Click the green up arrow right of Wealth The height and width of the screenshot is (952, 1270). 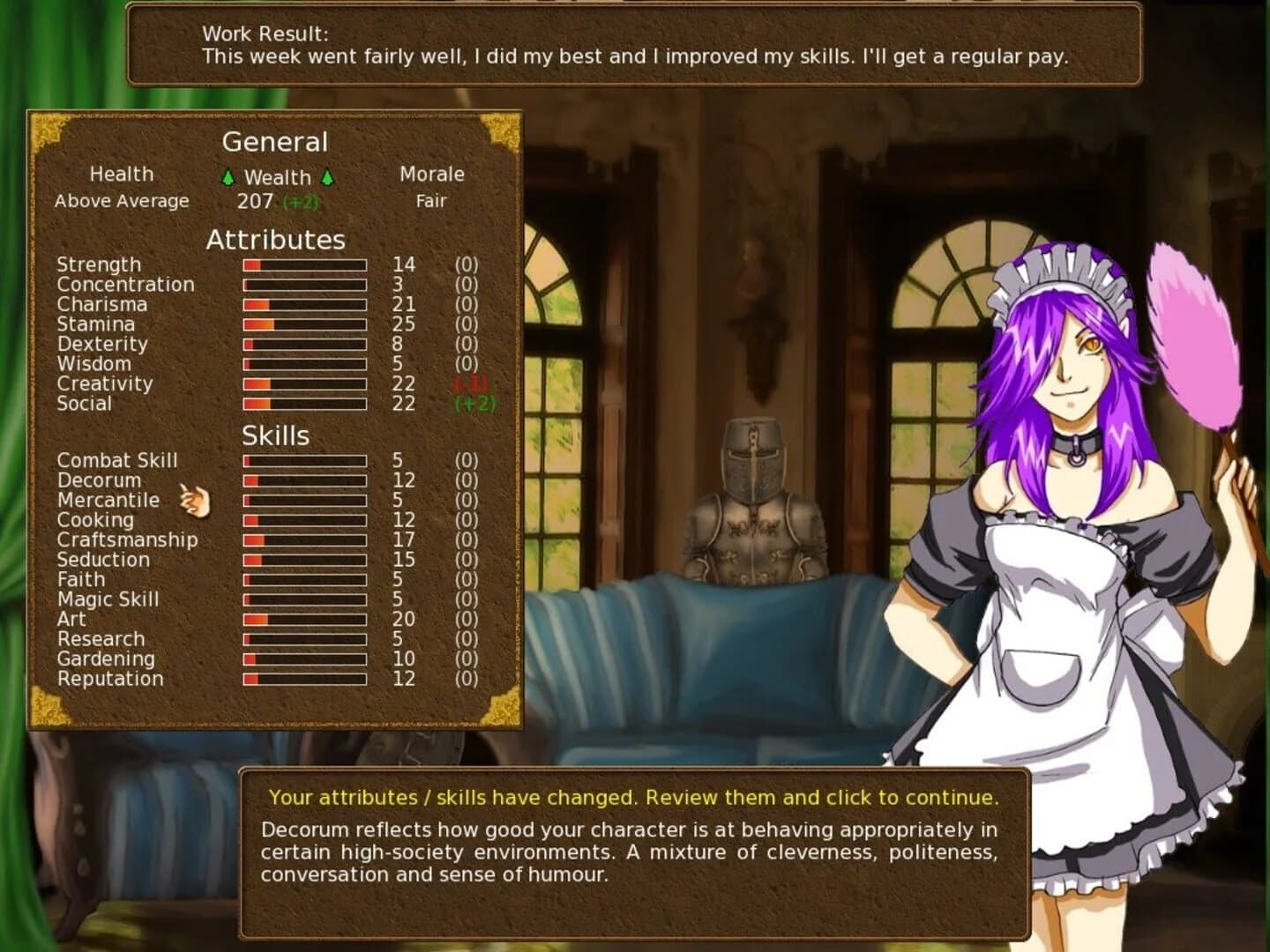pyautogui.click(x=327, y=178)
